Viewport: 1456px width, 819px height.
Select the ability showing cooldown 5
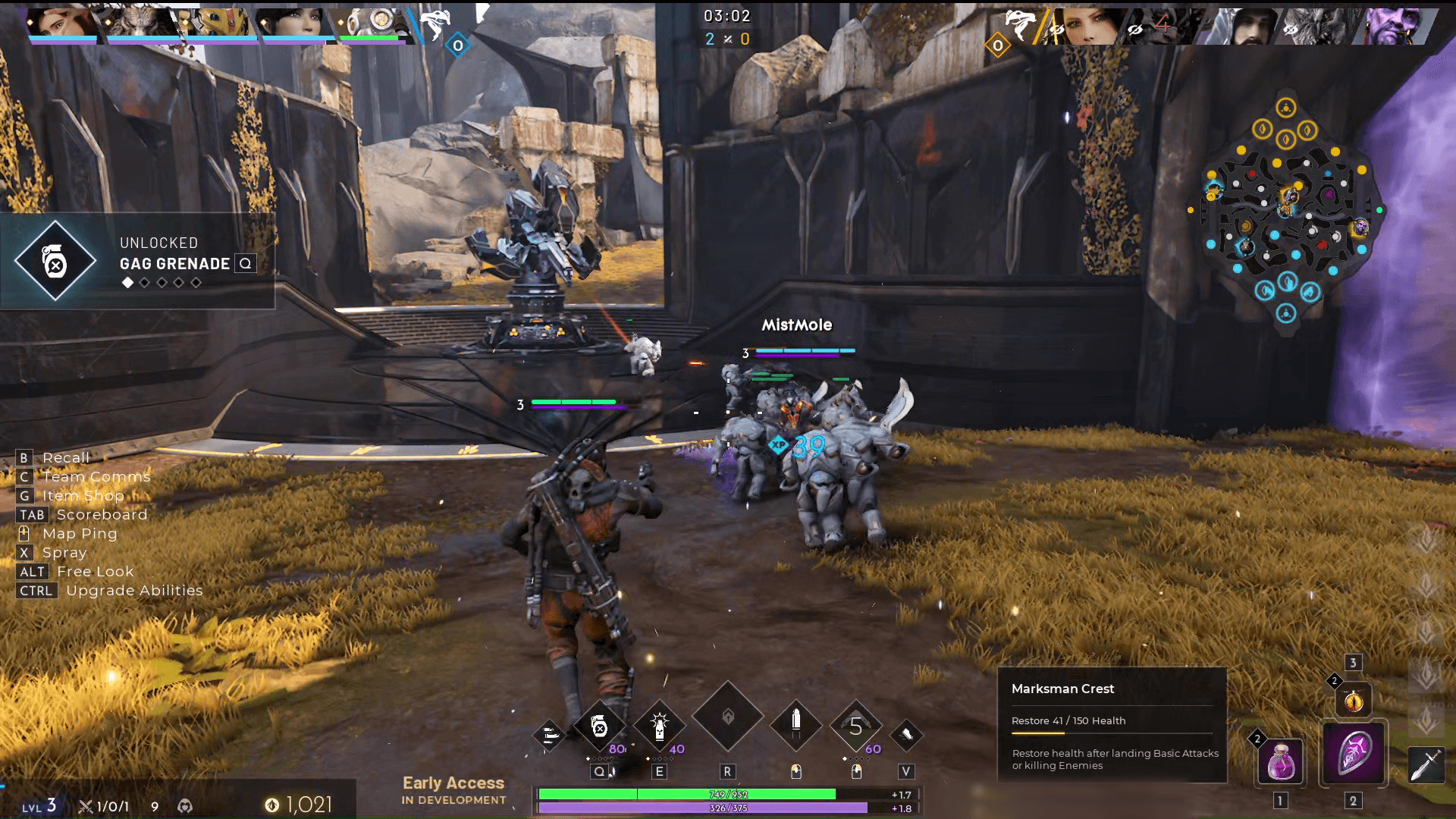856,726
